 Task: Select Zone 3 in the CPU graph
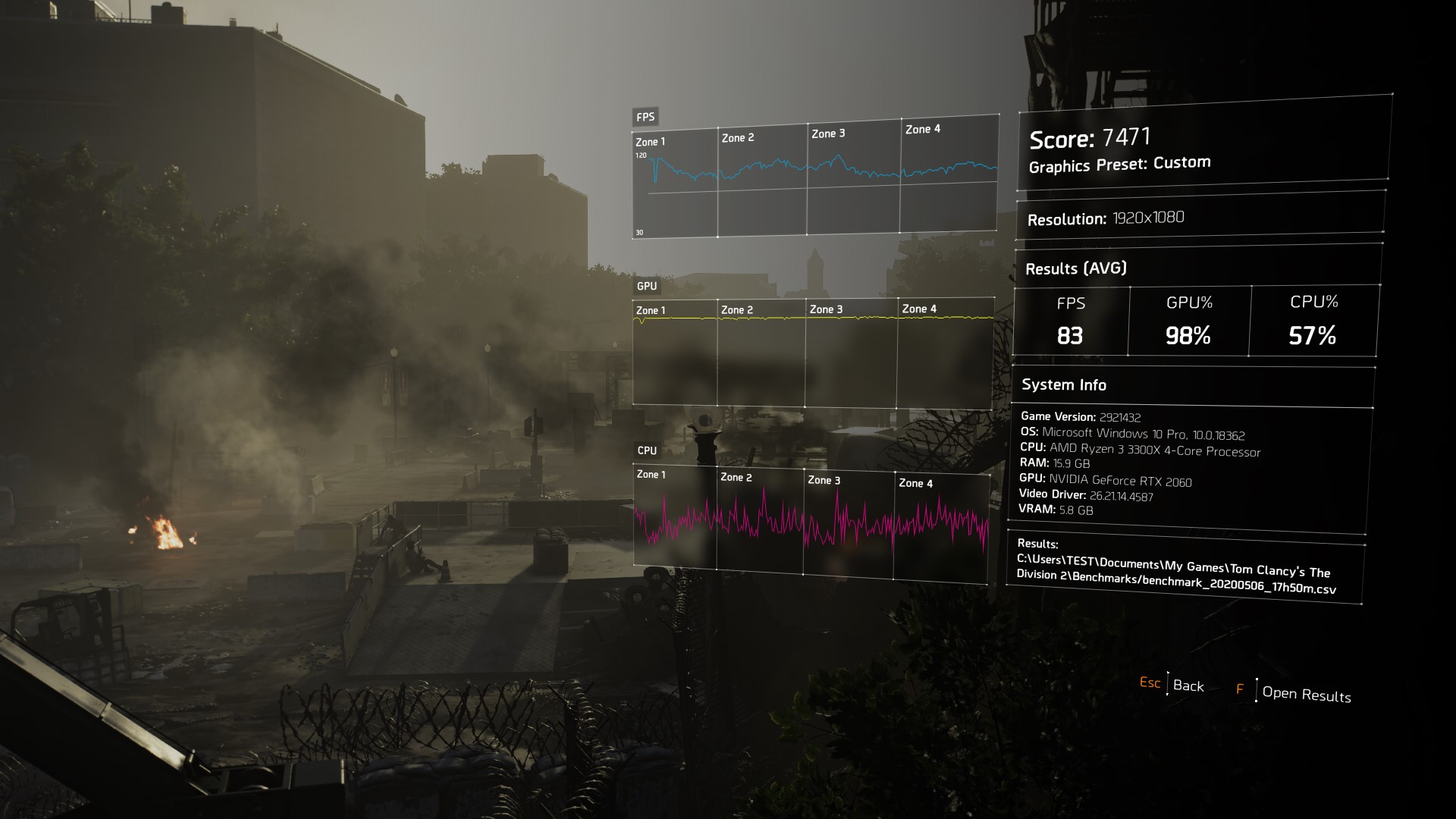pyautogui.click(x=826, y=481)
